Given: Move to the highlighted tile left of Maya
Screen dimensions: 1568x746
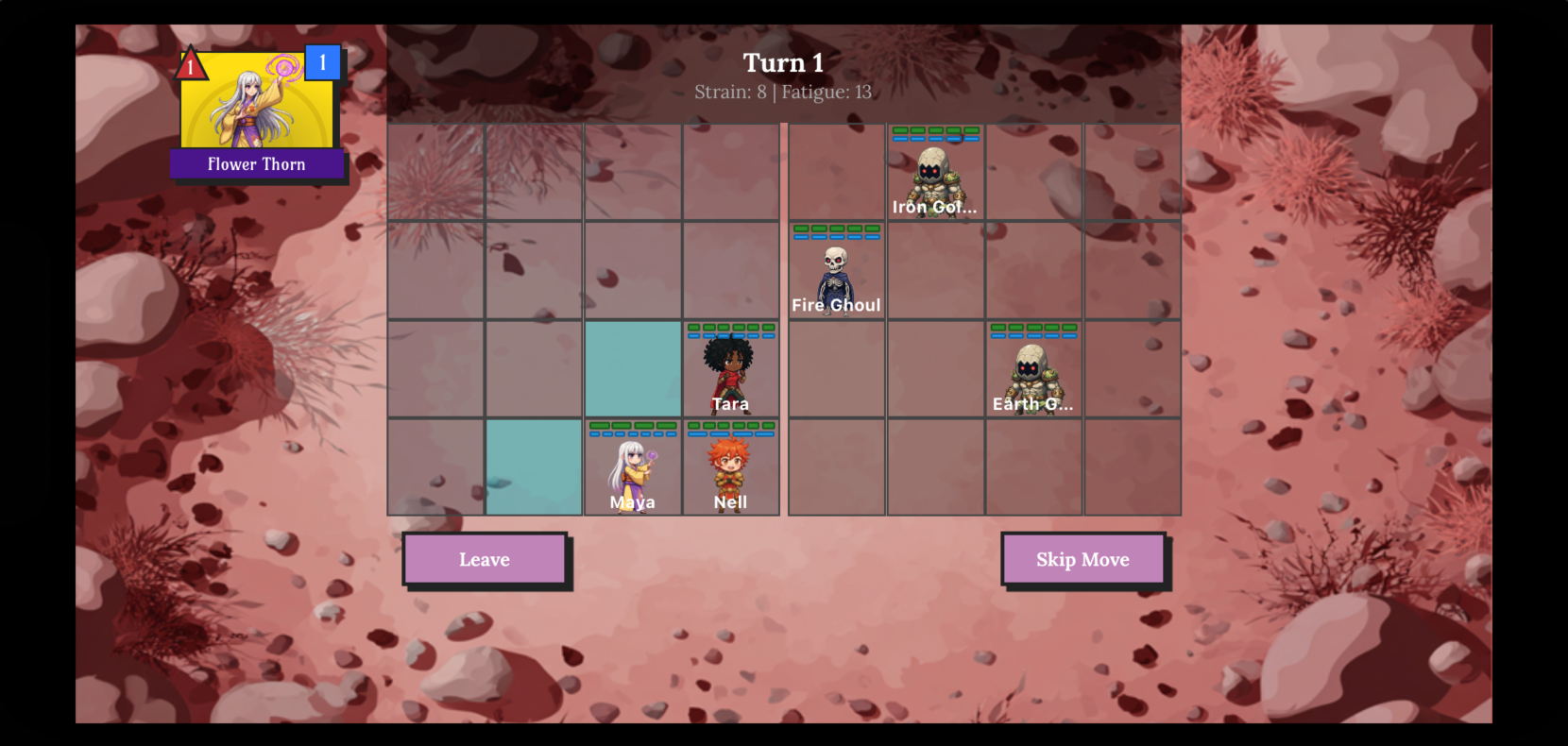Looking at the screenshot, I should [534, 468].
